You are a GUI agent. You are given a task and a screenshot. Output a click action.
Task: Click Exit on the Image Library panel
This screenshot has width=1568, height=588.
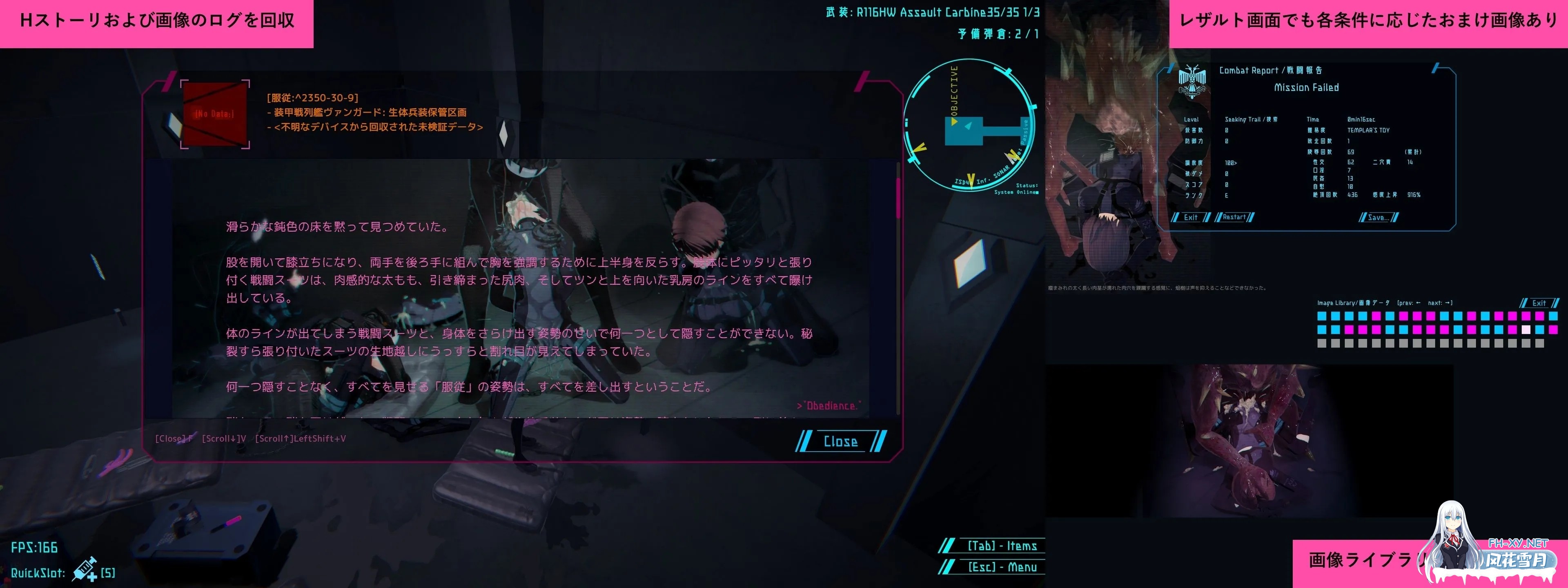(1539, 303)
